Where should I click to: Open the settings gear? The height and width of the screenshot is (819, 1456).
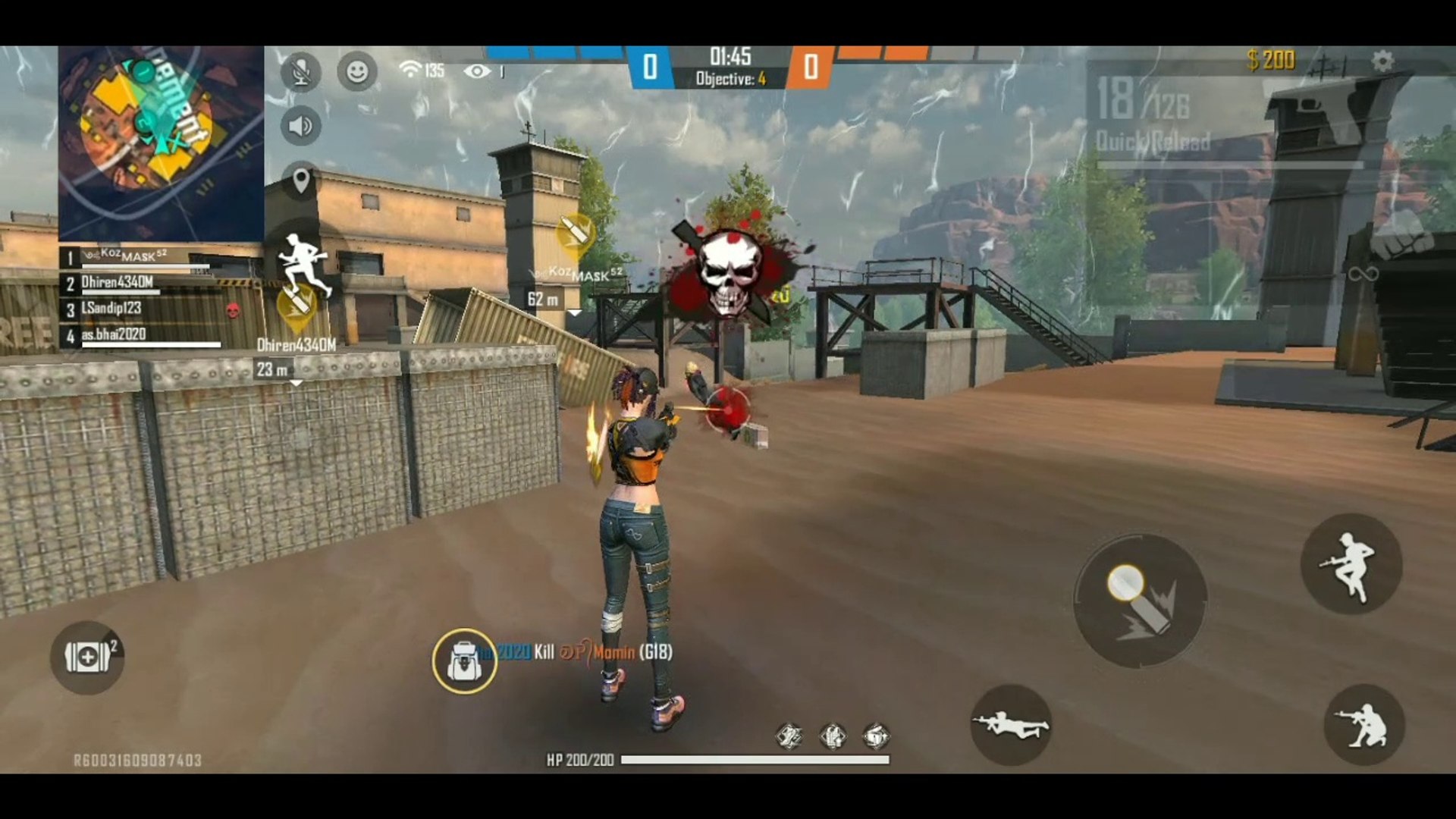point(1382,61)
